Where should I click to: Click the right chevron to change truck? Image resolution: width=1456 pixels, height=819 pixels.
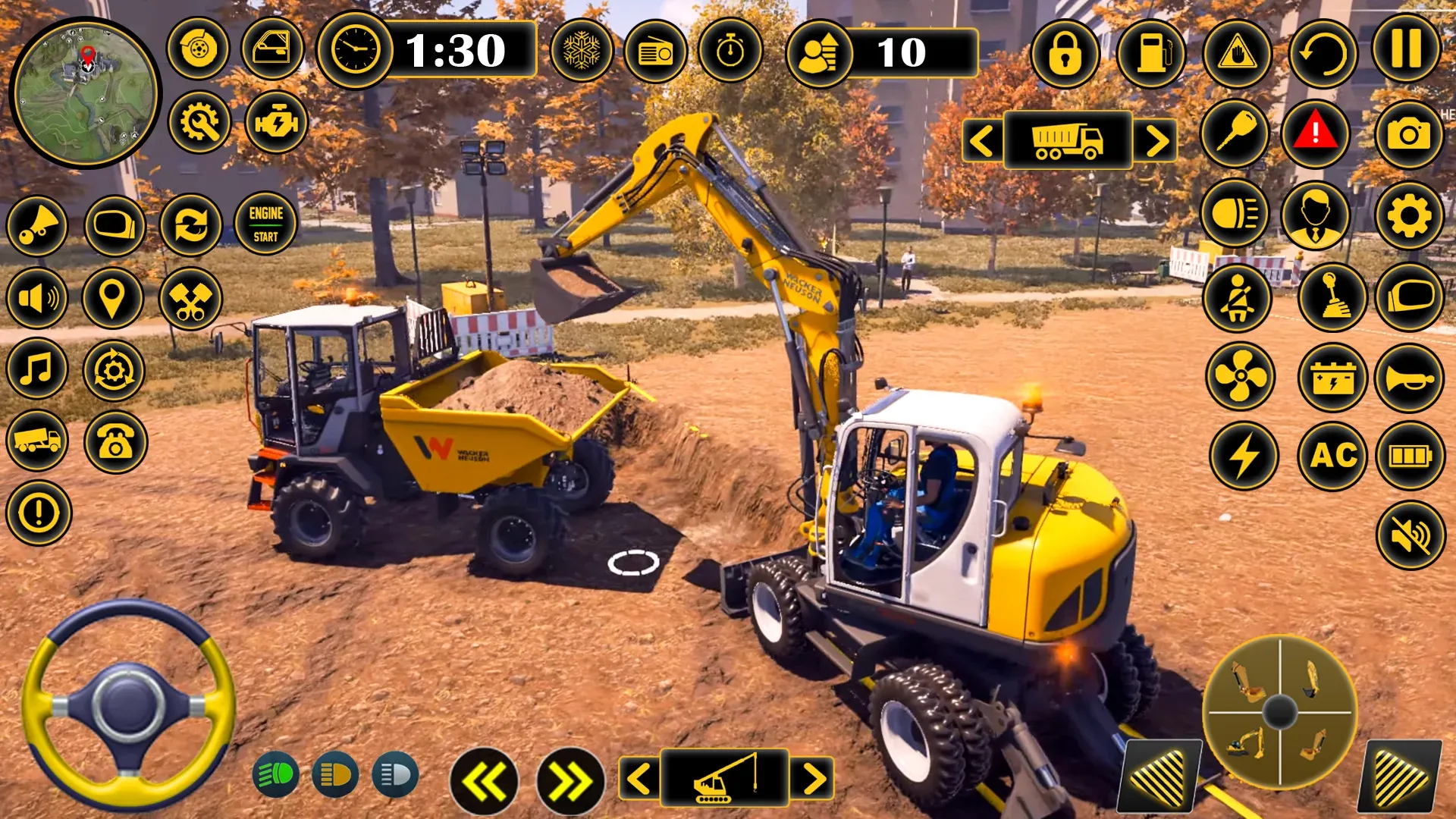click(x=1156, y=141)
